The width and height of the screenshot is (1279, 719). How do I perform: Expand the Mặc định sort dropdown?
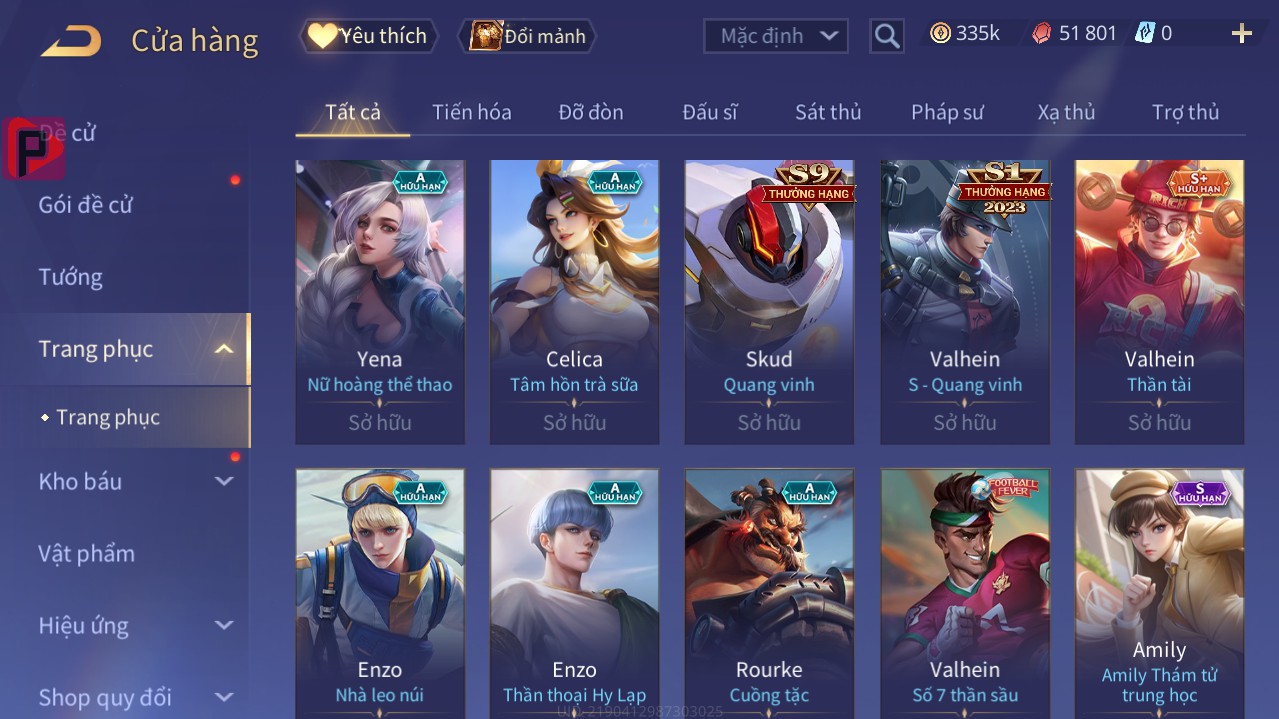pyautogui.click(x=776, y=36)
